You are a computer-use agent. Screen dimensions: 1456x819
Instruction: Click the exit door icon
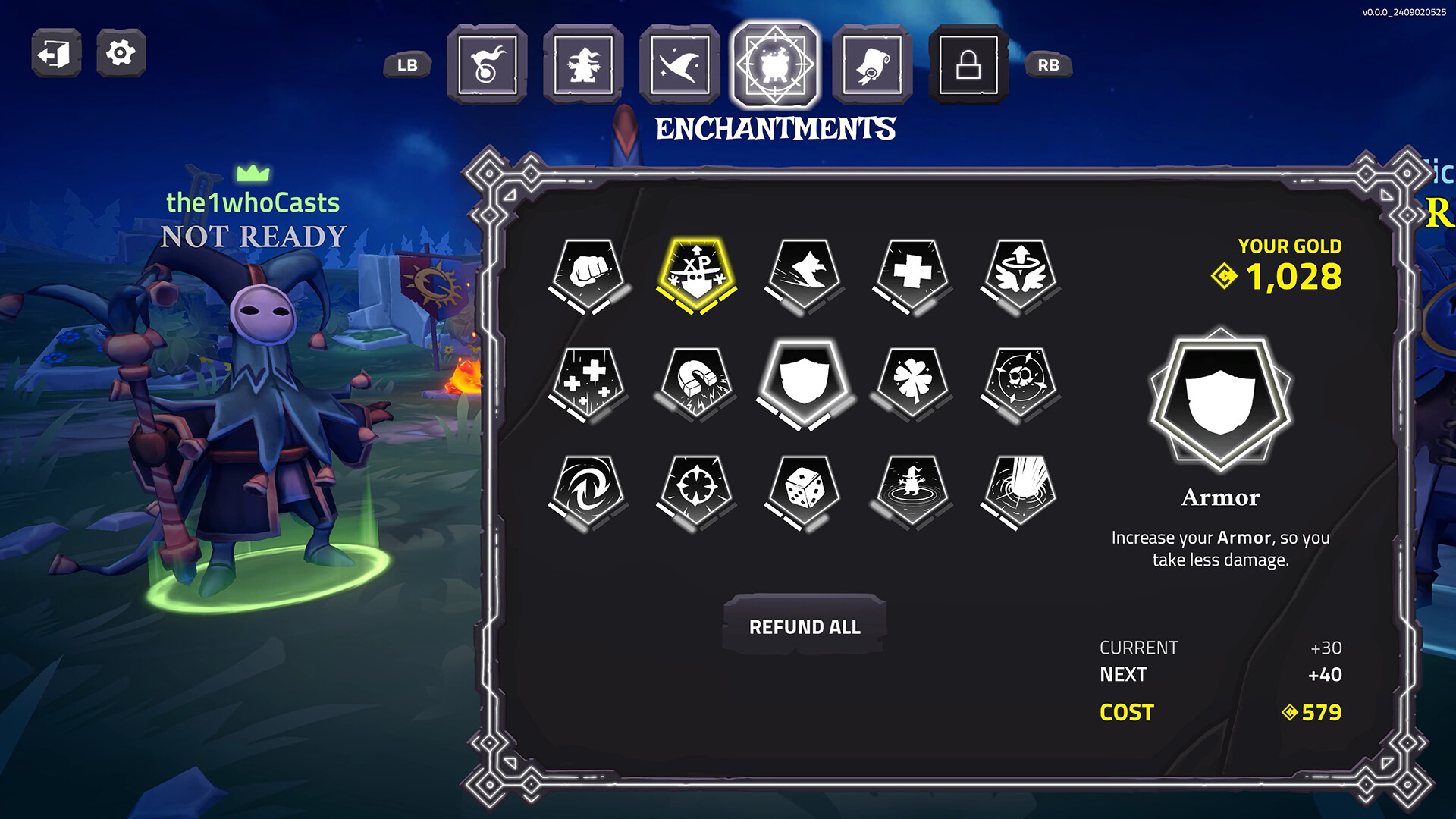point(55,53)
